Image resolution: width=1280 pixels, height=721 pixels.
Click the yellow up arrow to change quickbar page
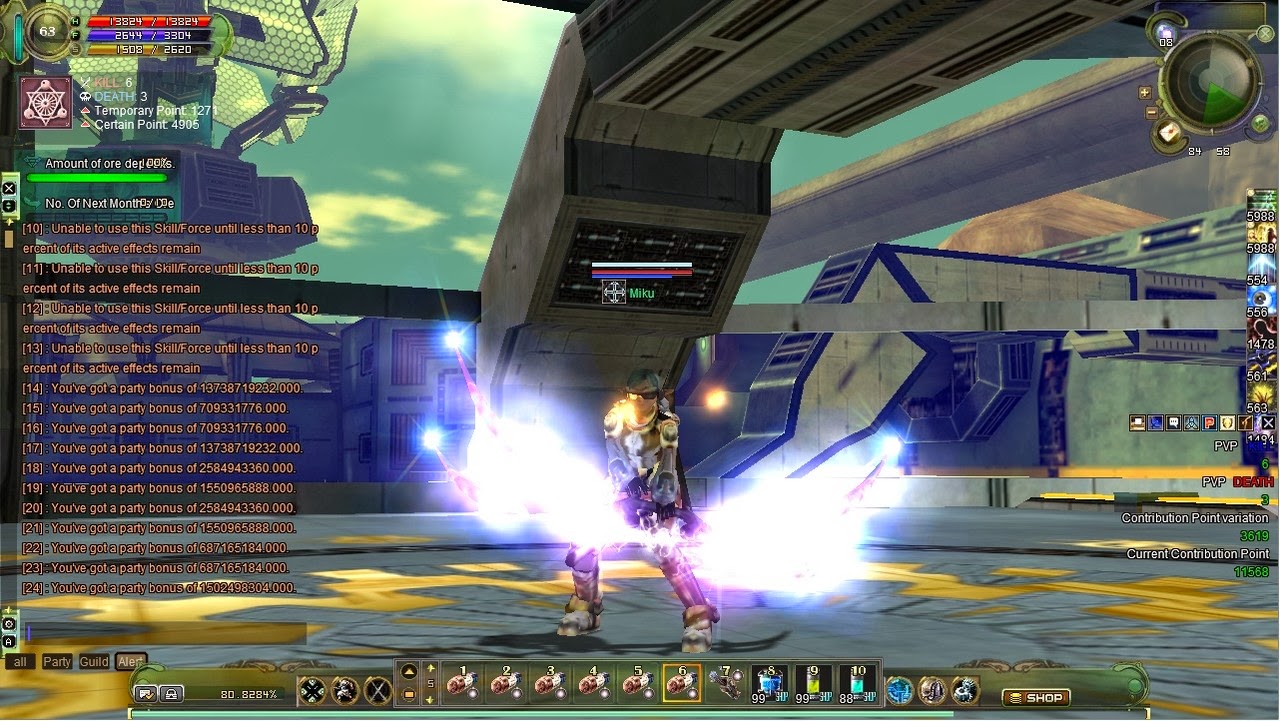(x=431, y=668)
